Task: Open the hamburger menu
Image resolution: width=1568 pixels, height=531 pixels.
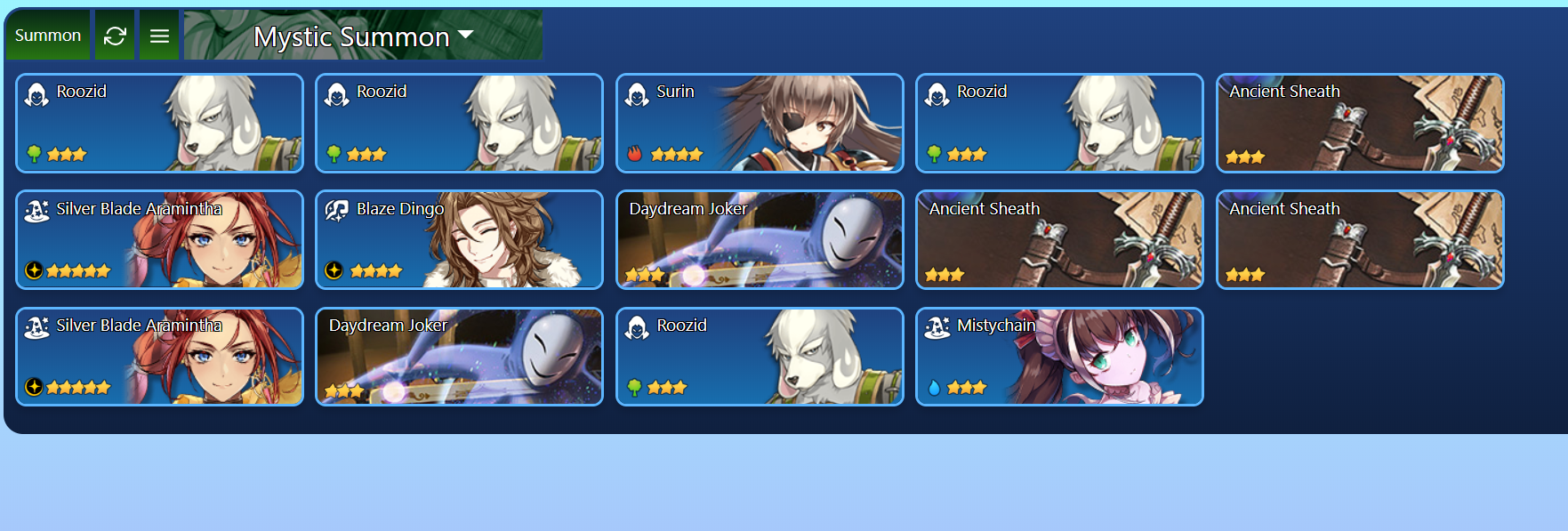Action: click(159, 36)
